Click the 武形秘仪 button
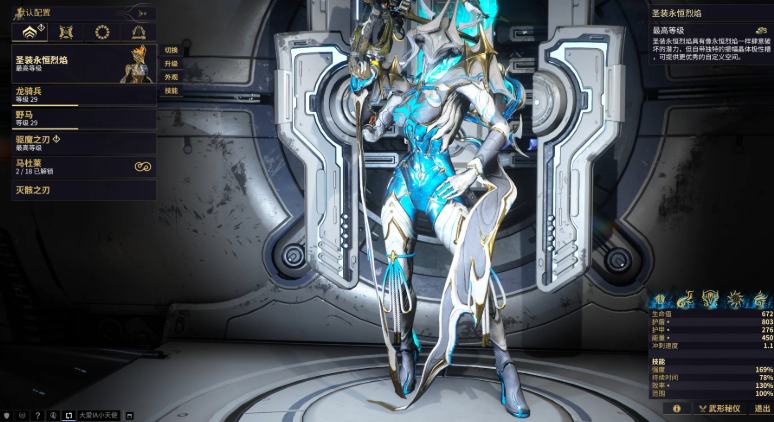Screen dimensions: 774x422 (x=719, y=408)
